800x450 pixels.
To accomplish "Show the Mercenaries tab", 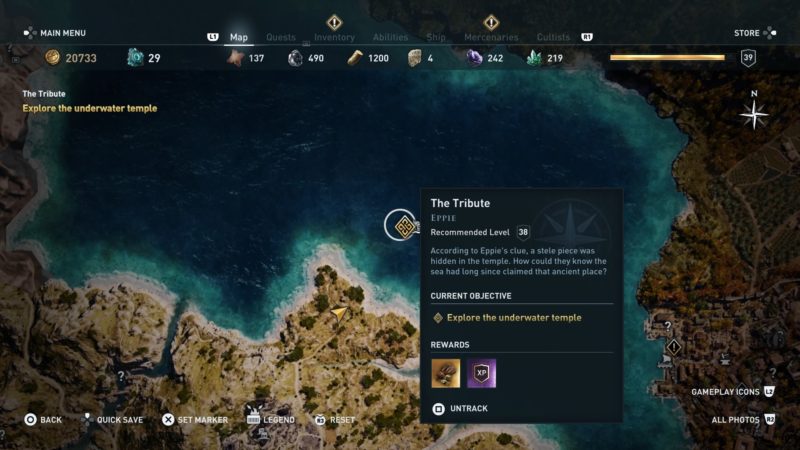I will [491, 38].
